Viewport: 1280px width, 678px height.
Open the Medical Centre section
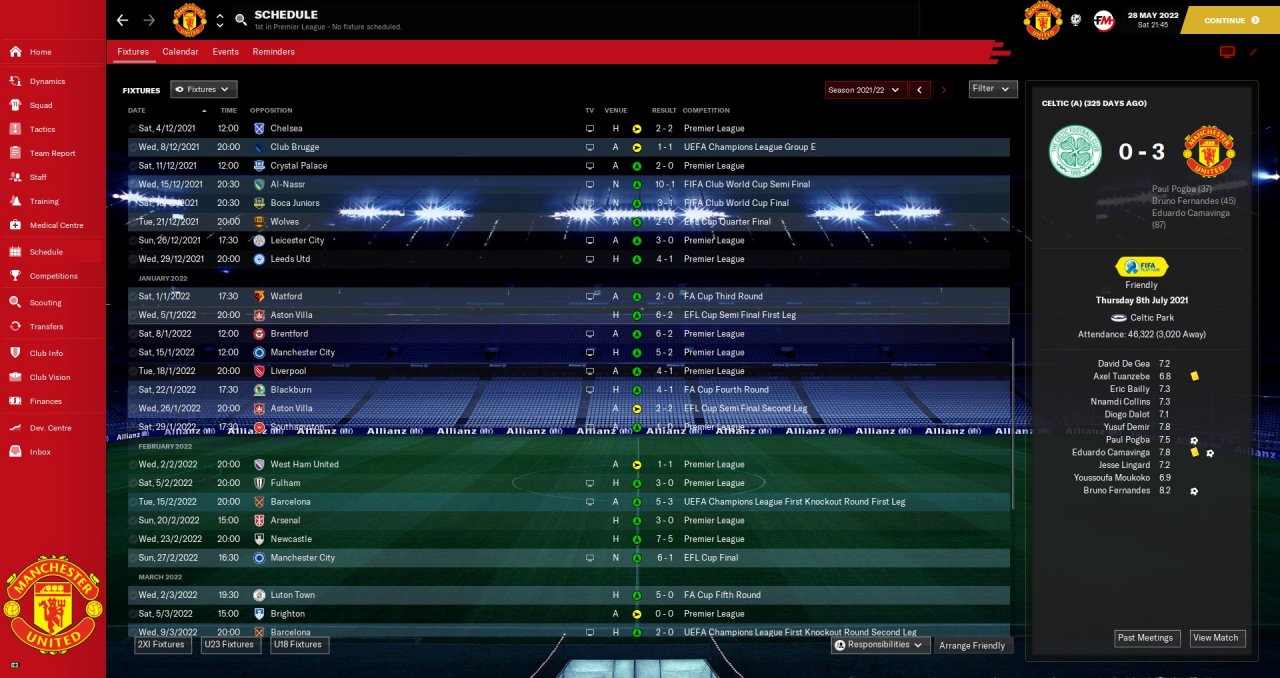click(x=56, y=225)
